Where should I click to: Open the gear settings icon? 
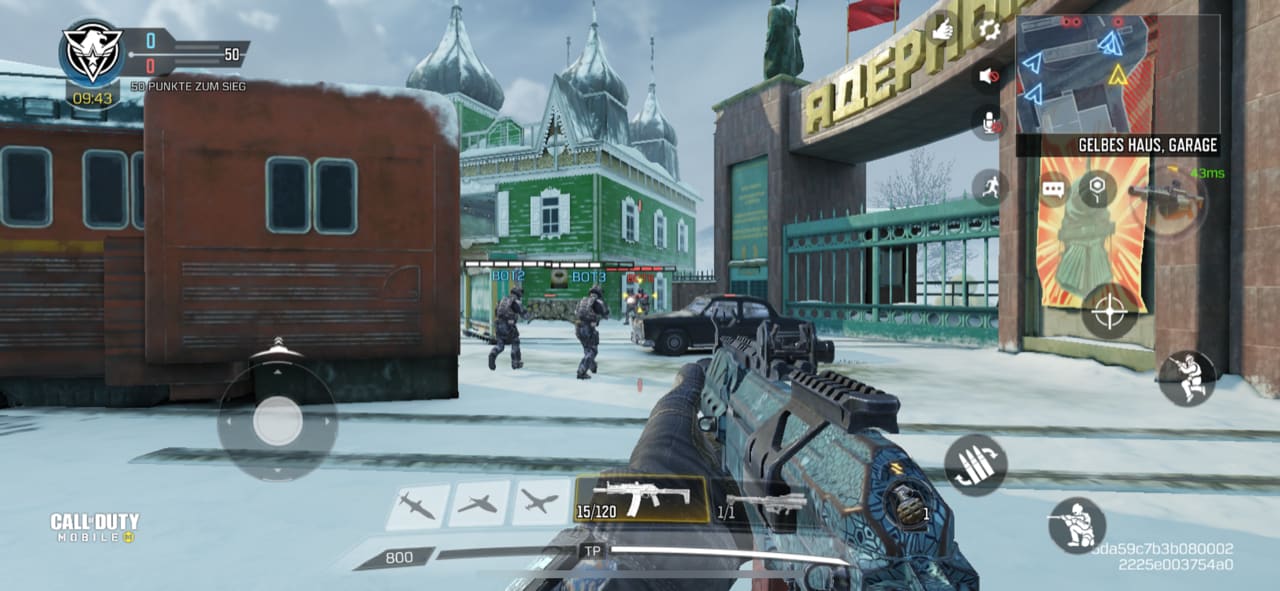(x=989, y=29)
